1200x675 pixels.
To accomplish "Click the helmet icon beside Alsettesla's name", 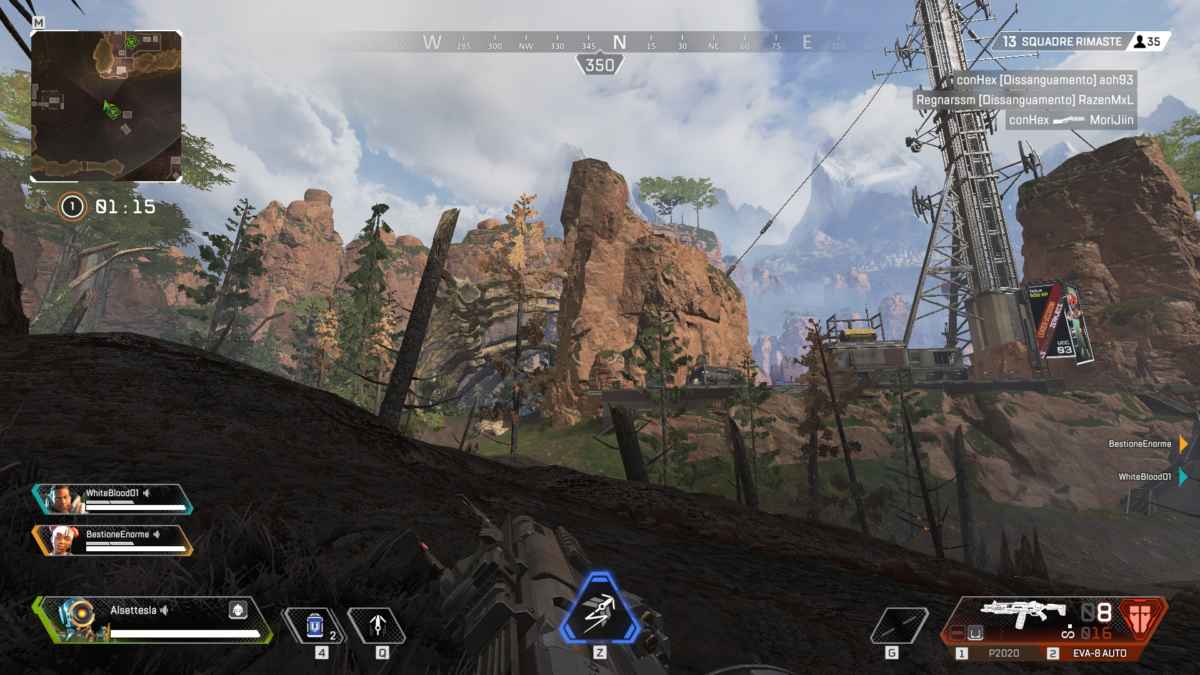I will pyautogui.click(x=237, y=610).
